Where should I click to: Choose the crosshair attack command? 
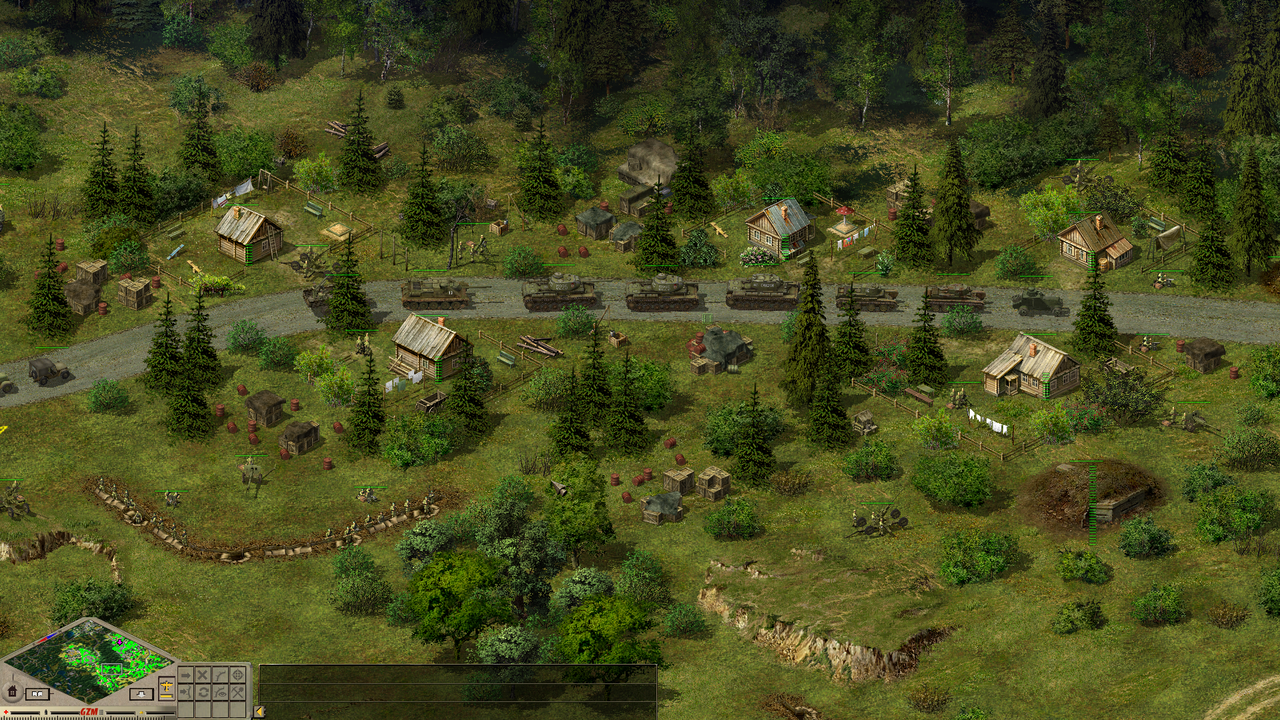pyautogui.click(x=238, y=675)
